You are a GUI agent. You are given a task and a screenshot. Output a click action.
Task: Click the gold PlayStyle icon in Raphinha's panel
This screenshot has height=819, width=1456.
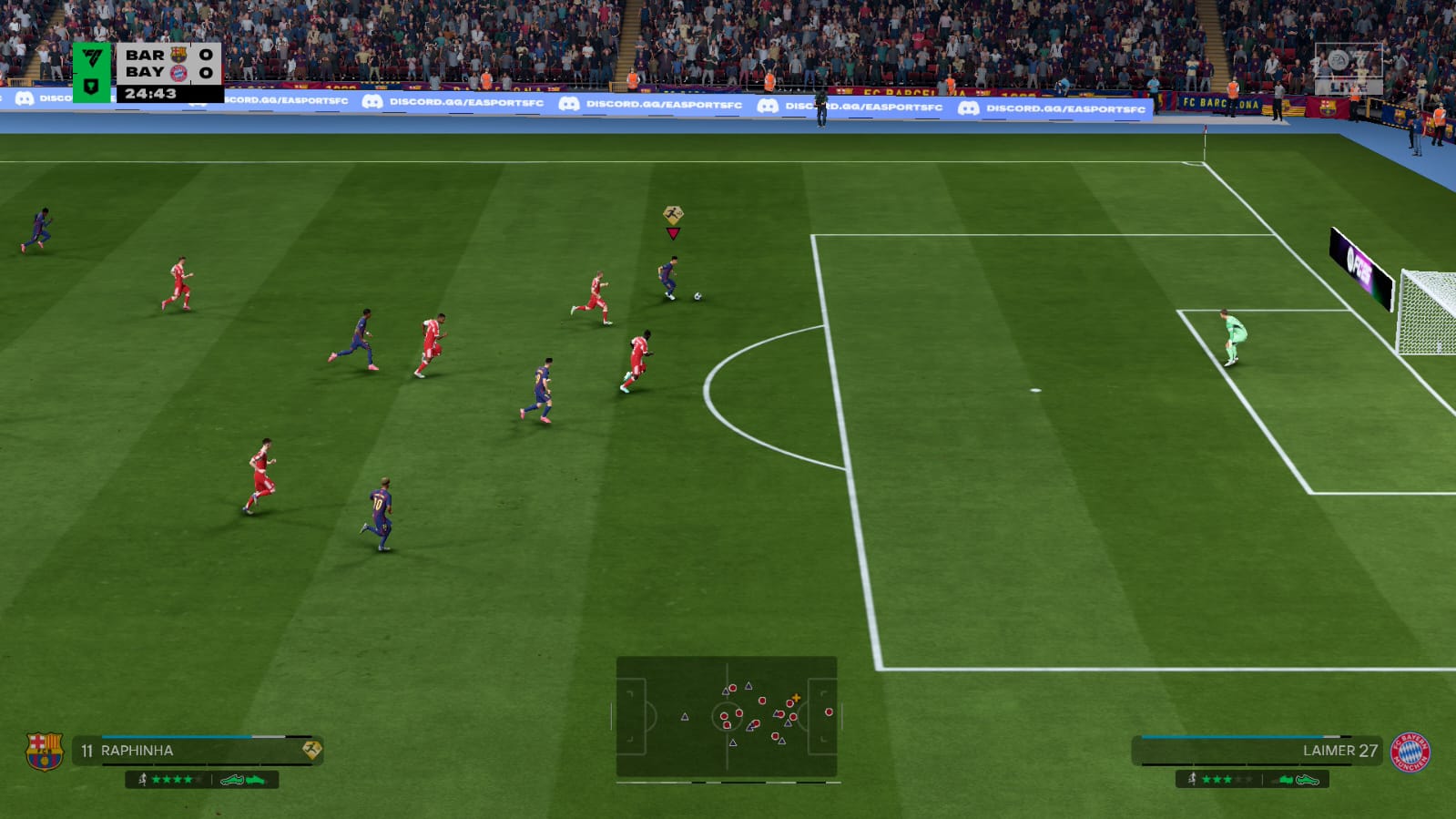tap(311, 750)
